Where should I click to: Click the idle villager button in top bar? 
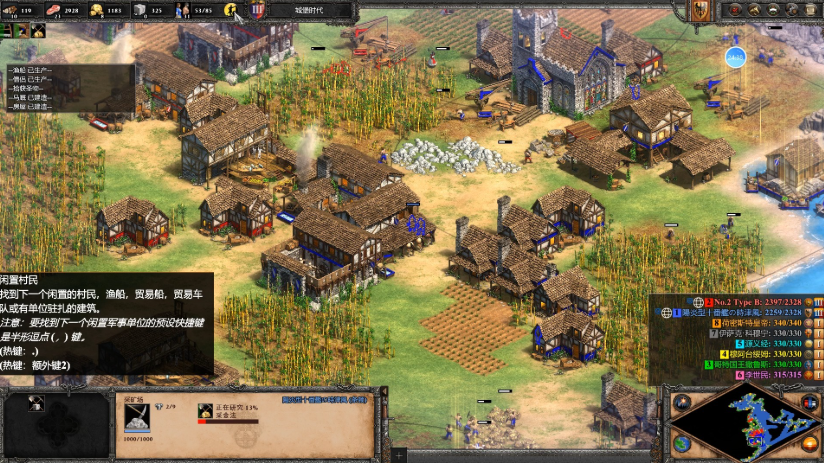tap(230, 10)
